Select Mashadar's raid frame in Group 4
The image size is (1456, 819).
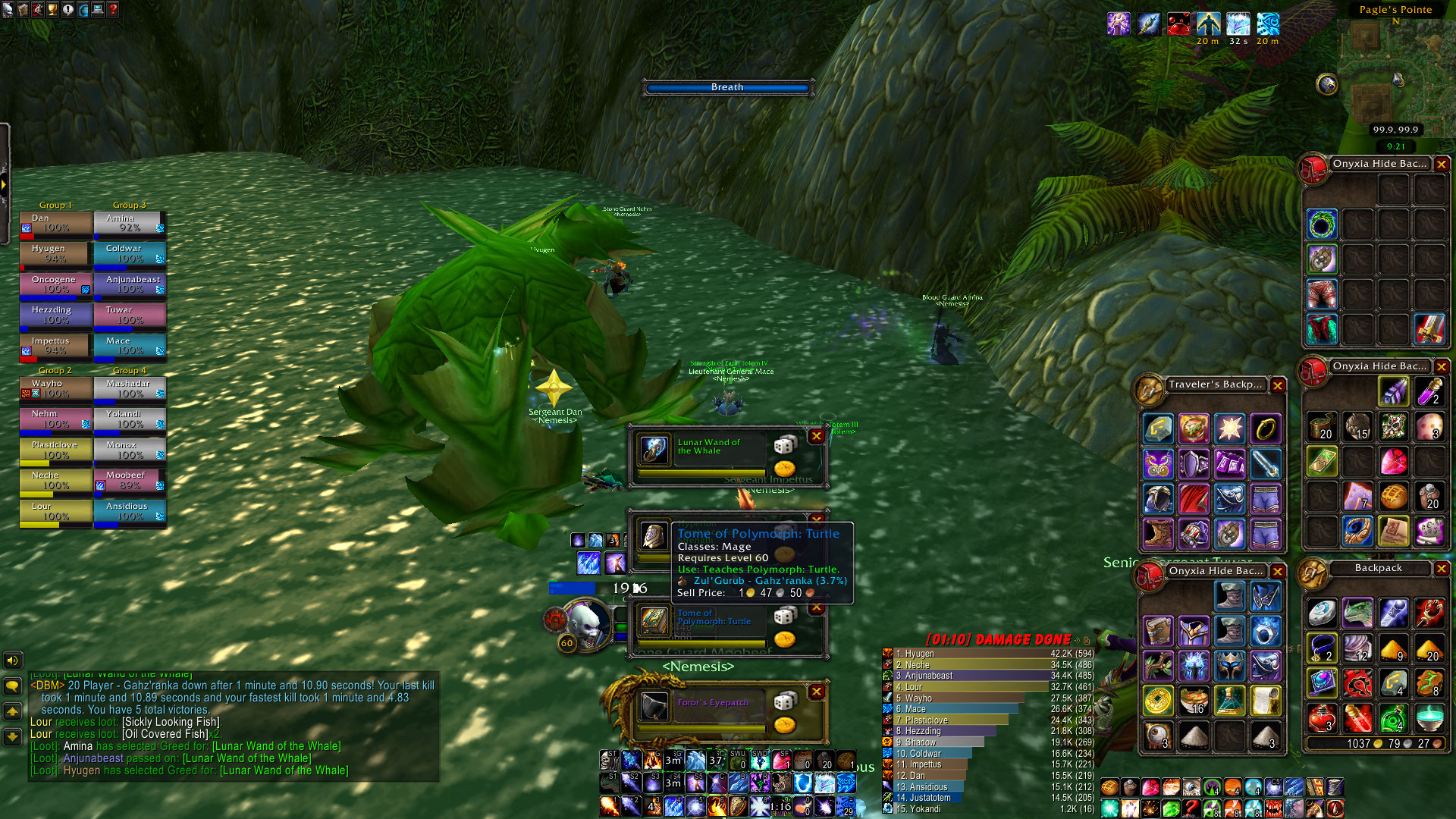pos(130,388)
